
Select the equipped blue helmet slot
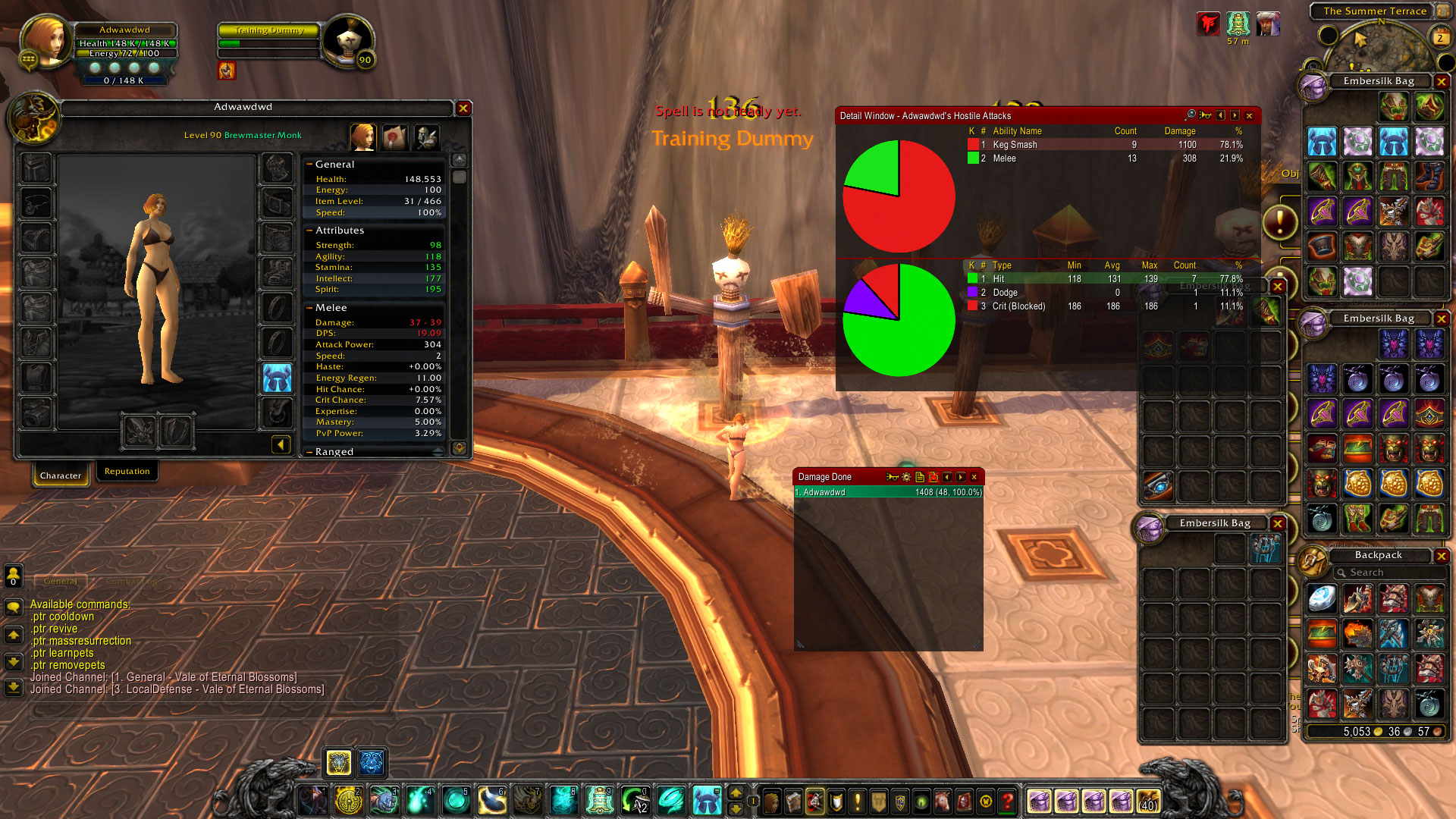277,378
